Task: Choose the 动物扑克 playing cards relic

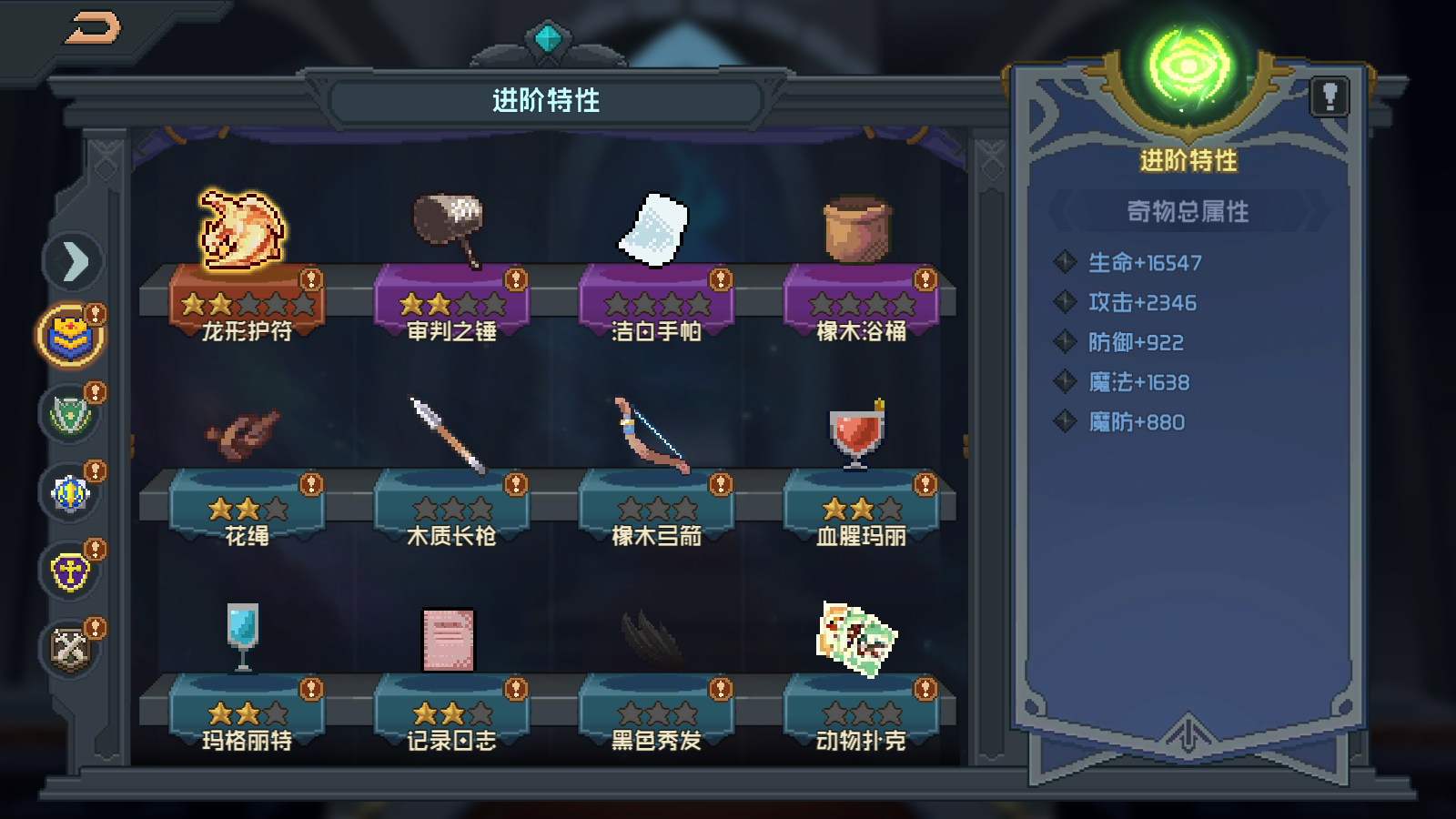Action: (x=856, y=639)
